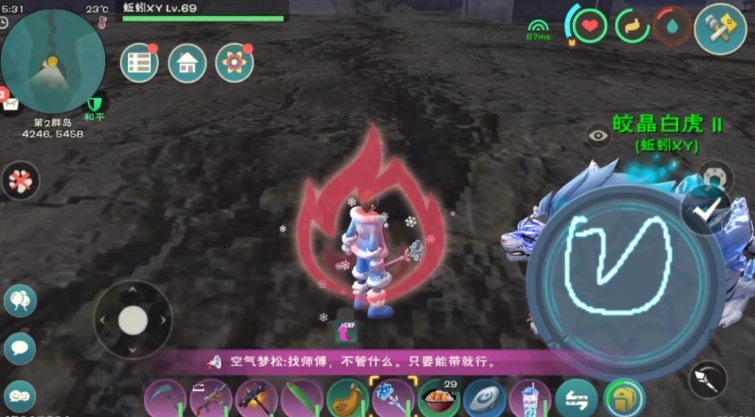Select the bubble tea drink slot
The height and width of the screenshot is (417, 755).
tap(529, 397)
